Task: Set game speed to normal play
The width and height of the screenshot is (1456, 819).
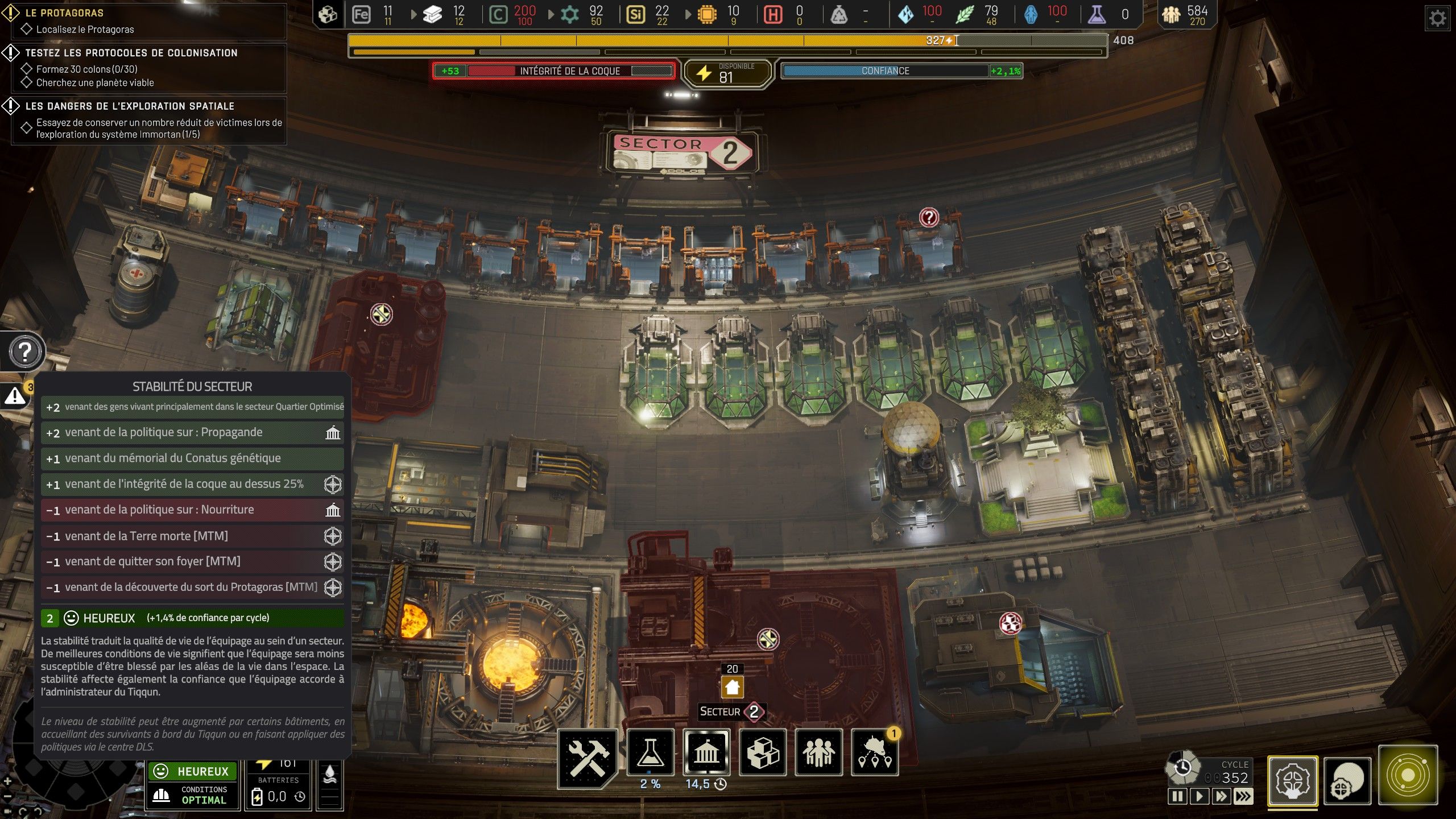Action: coord(1198,796)
